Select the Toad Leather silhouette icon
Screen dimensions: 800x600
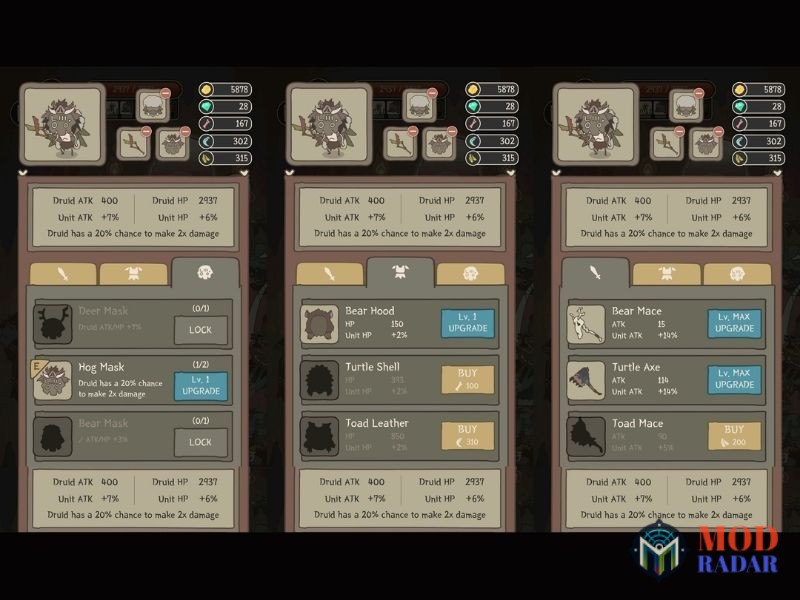[321, 436]
